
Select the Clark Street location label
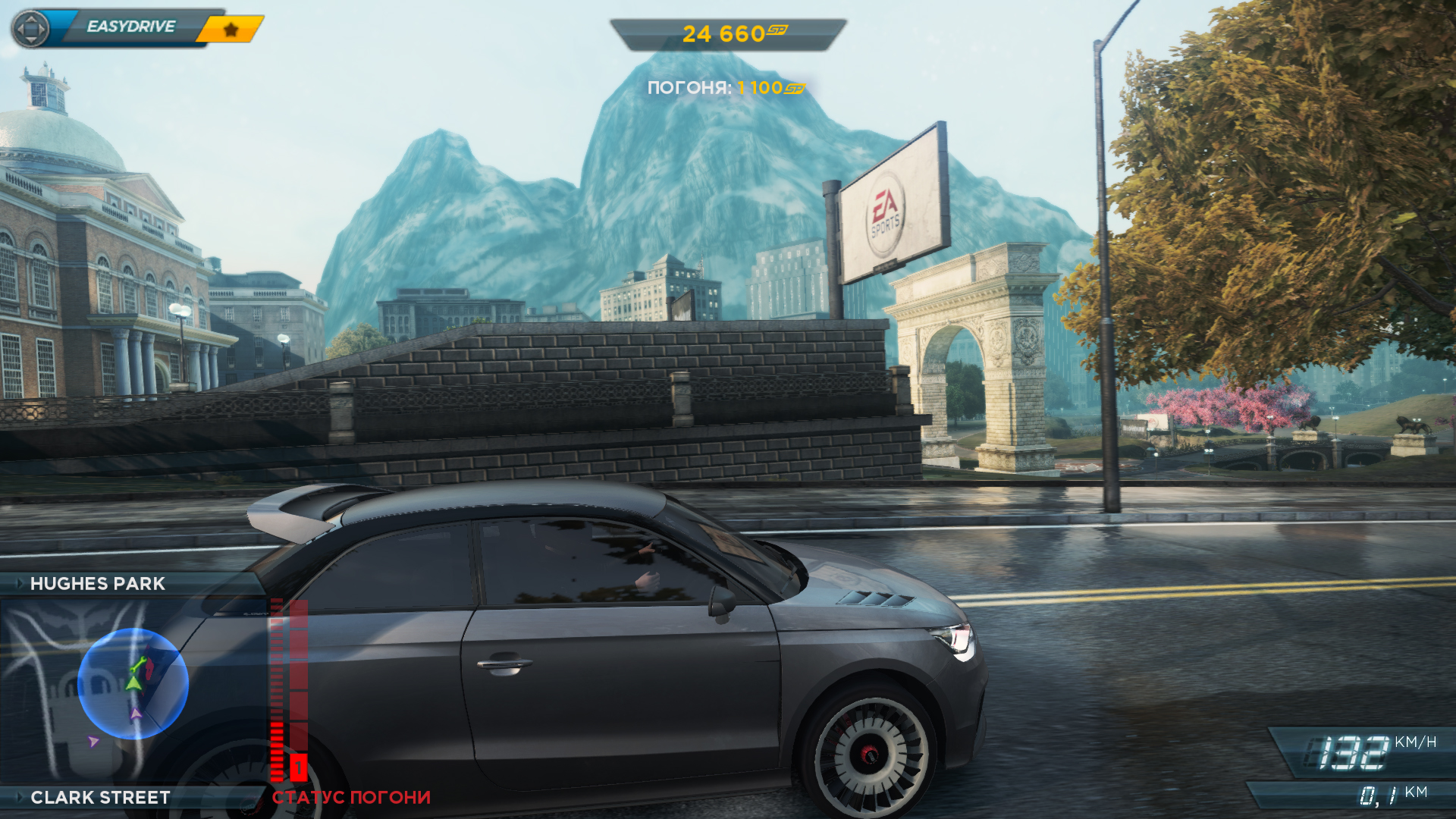(x=99, y=798)
